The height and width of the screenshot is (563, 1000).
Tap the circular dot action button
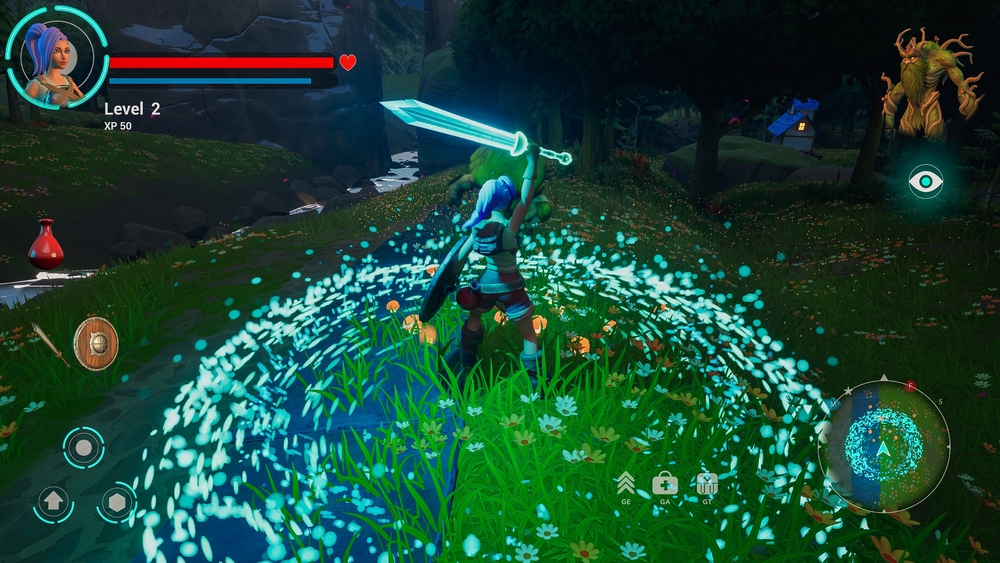(84, 447)
